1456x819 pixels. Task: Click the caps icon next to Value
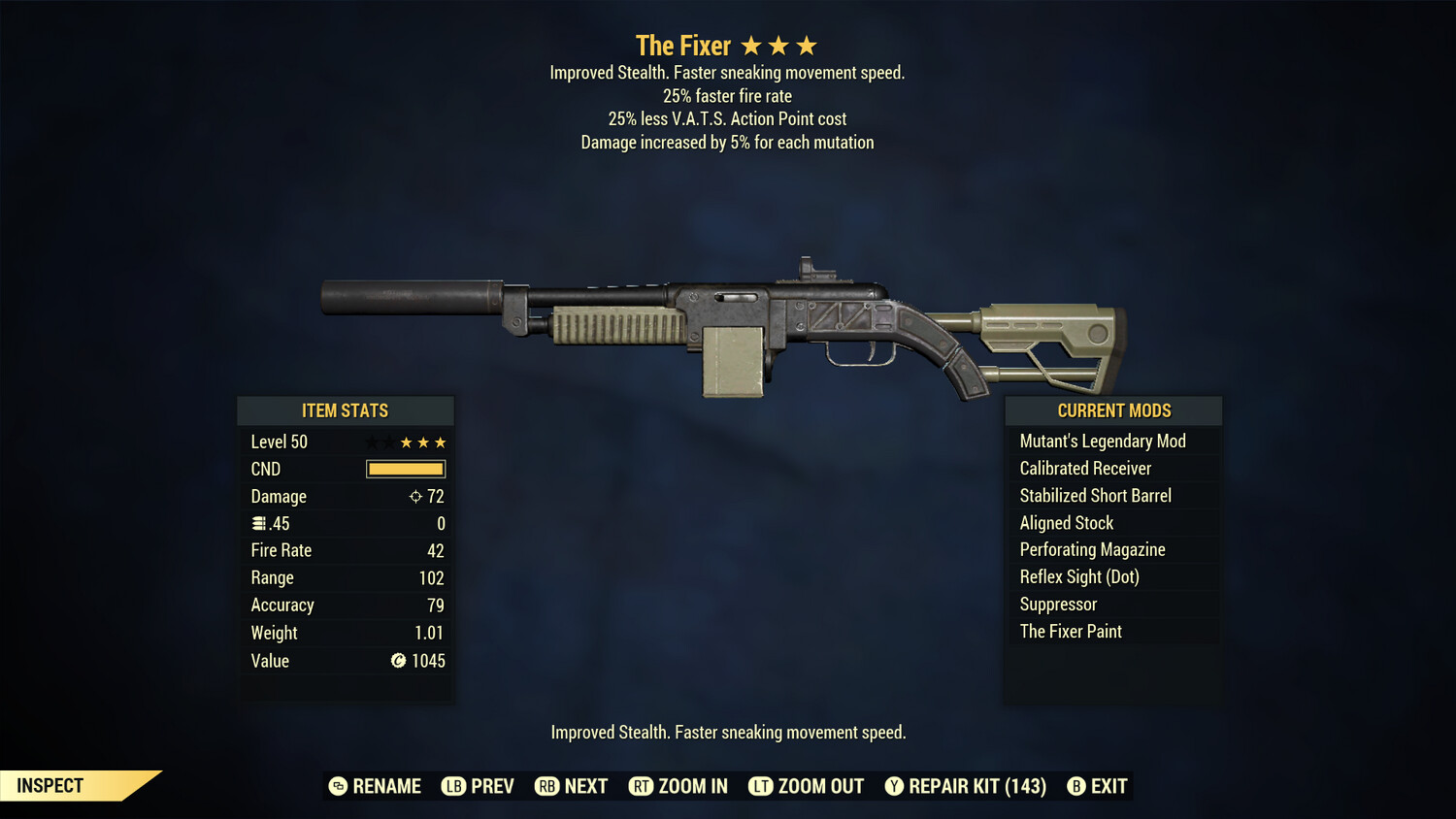click(x=397, y=661)
